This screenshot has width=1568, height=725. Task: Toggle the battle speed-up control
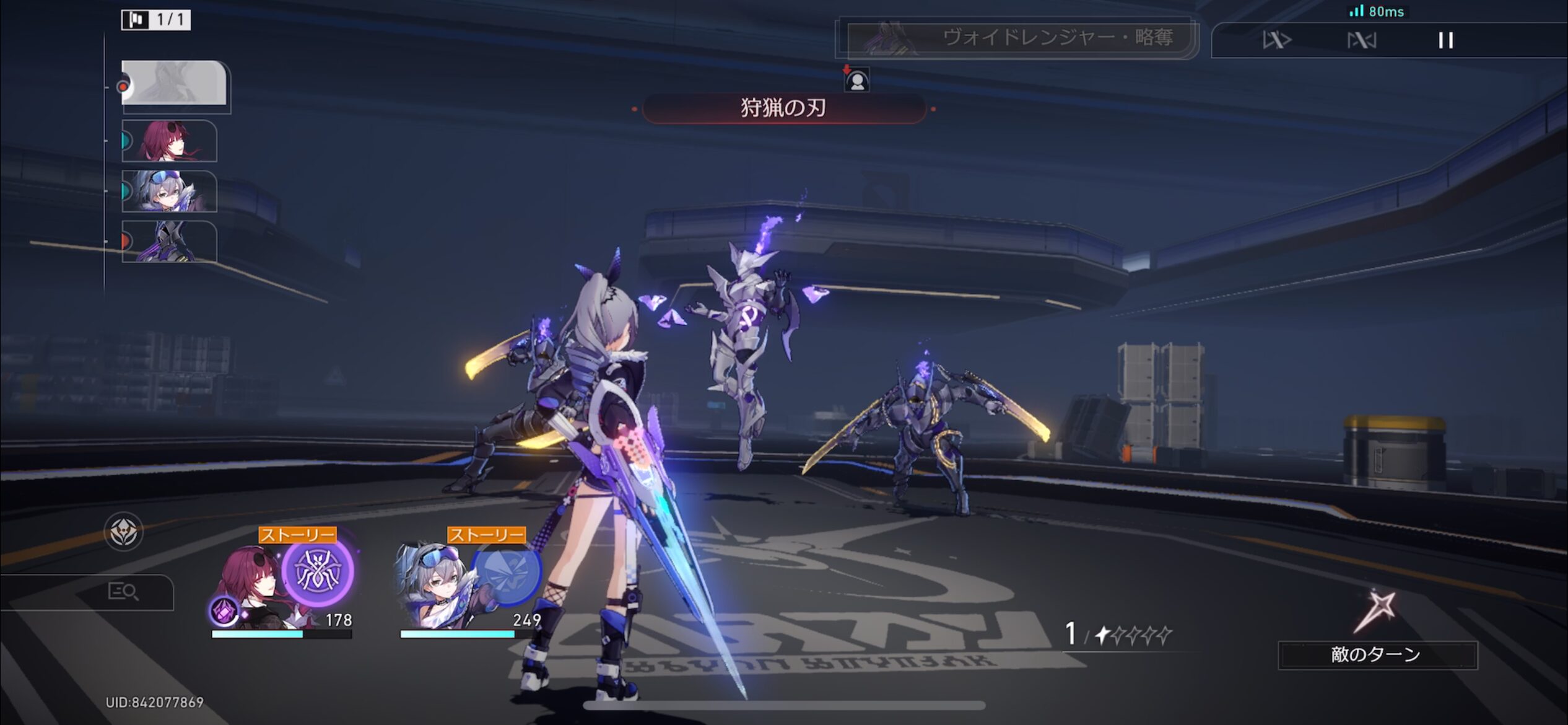[x=1277, y=41]
